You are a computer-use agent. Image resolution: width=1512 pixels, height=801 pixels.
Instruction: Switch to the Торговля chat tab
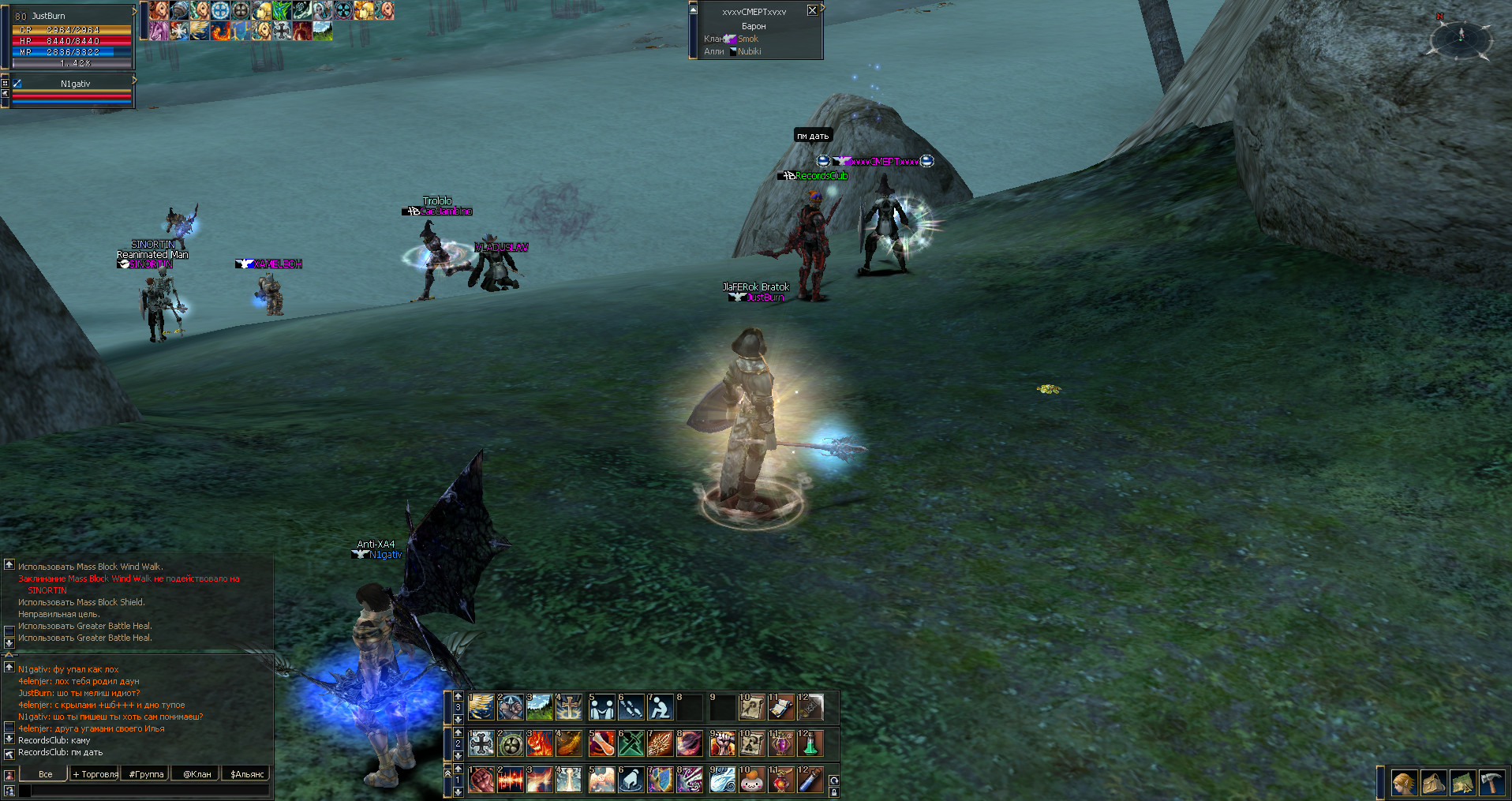point(95,774)
